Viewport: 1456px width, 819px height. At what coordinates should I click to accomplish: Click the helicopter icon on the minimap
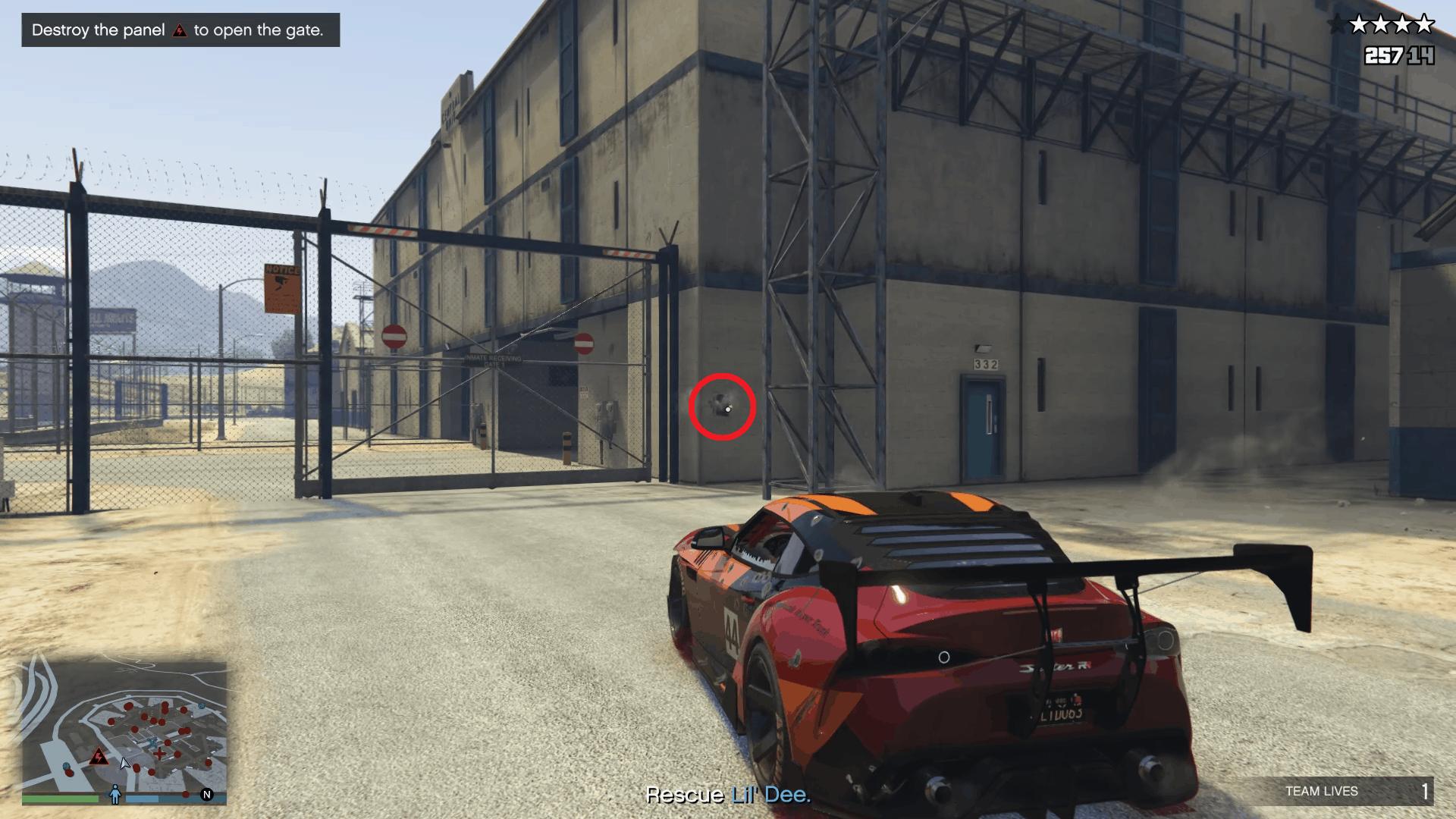coord(152,742)
